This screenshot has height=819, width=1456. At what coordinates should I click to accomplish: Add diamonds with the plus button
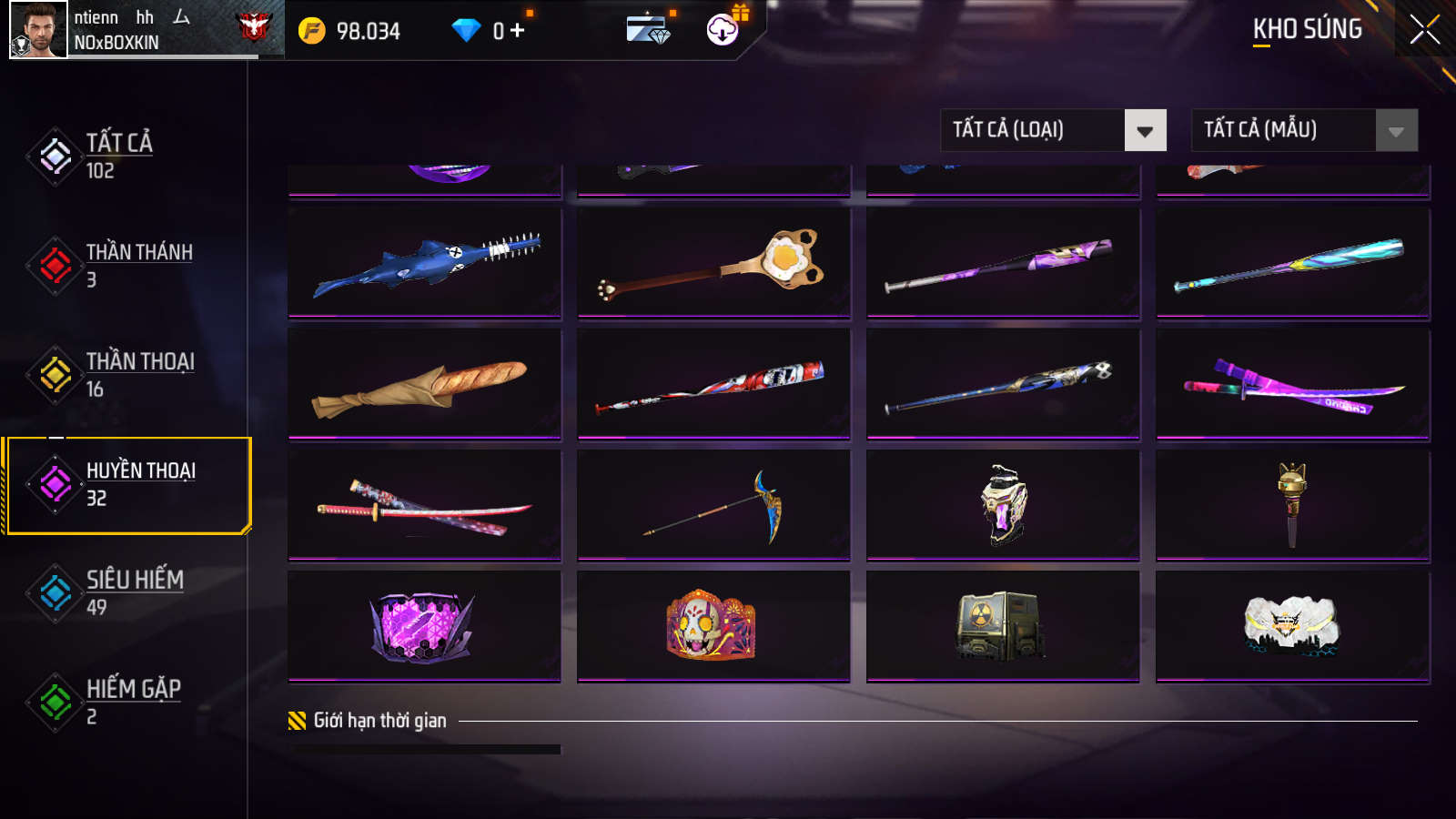coord(517,31)
